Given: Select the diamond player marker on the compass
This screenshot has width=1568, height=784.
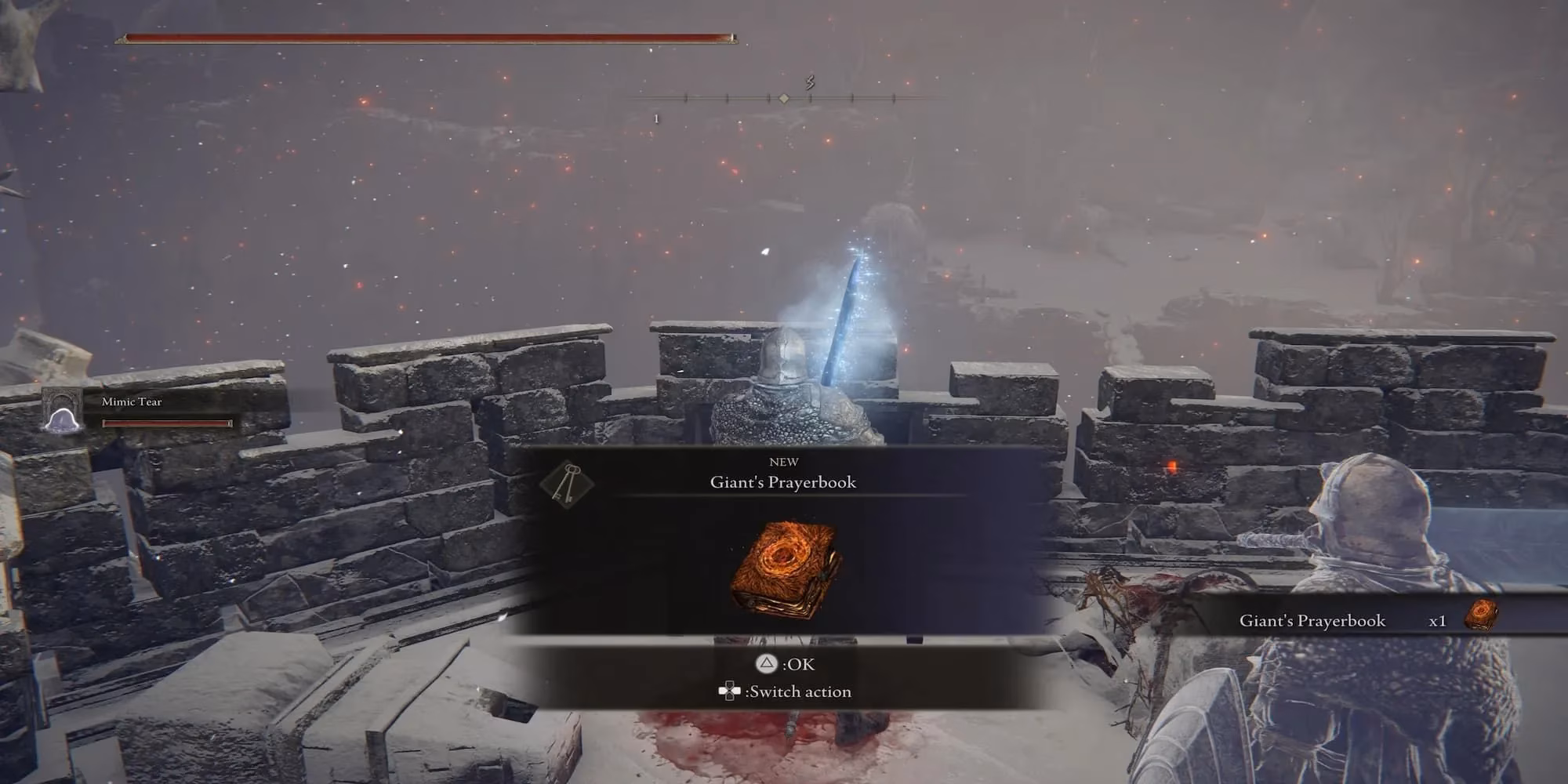Looking at the screenshot, I should (784, 98).
